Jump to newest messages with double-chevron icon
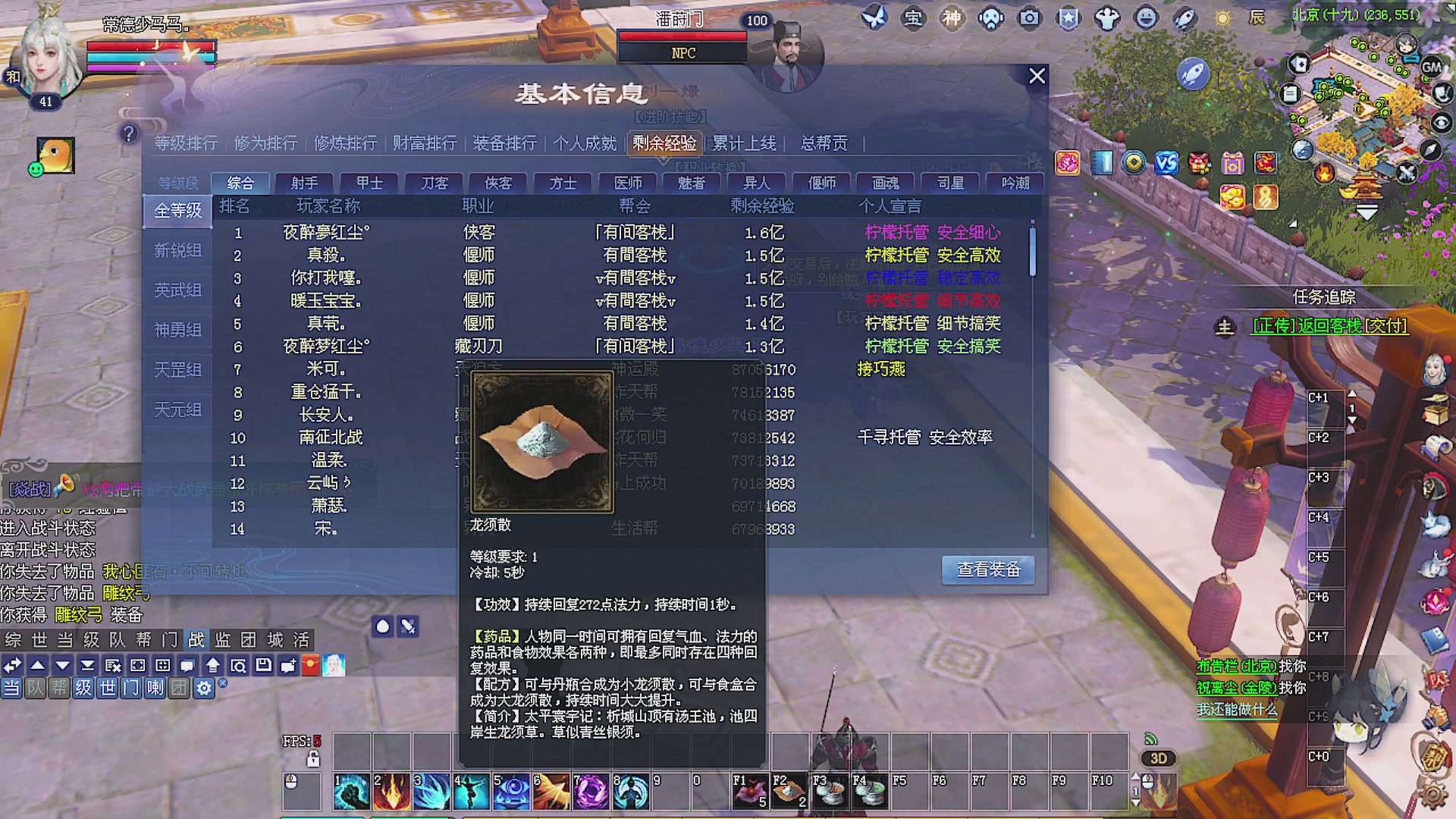The image size is (1456, 819). click(88, 666)
